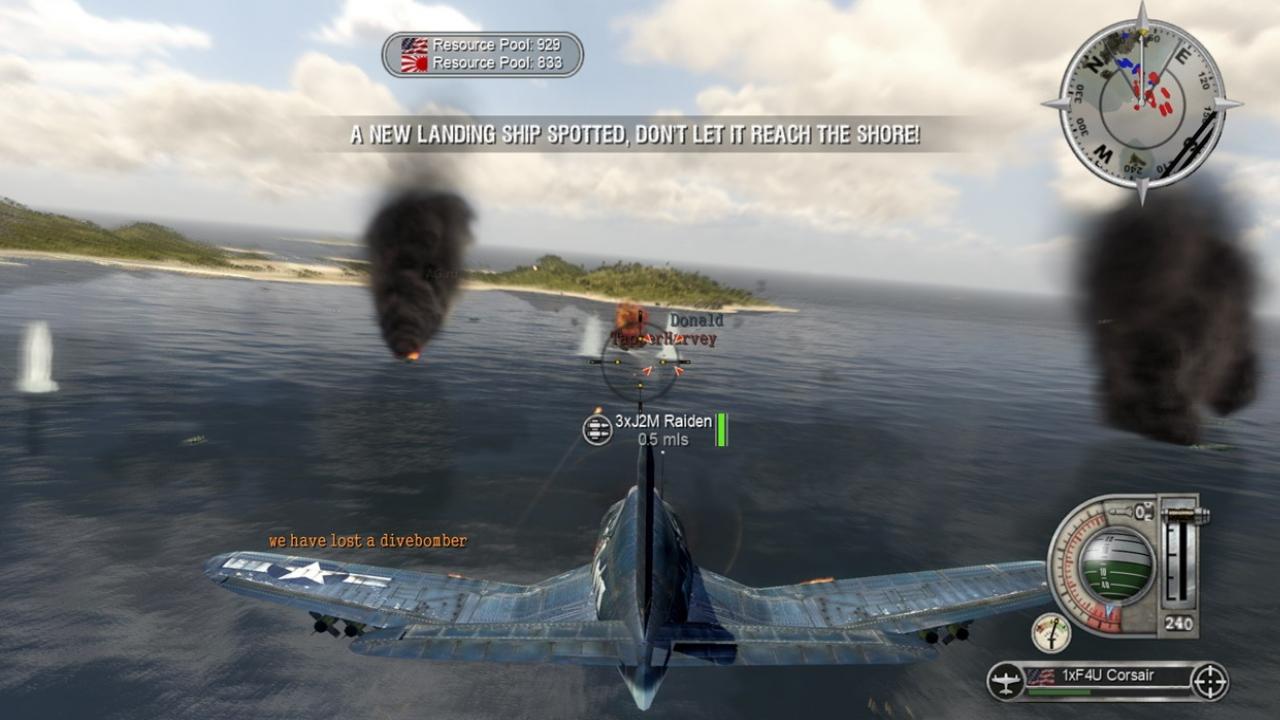The height and width of the screenshot is (720, 1280).
Task: Click the crosshair target icon beside 1xF4U Corsair
Action: 1209,682
